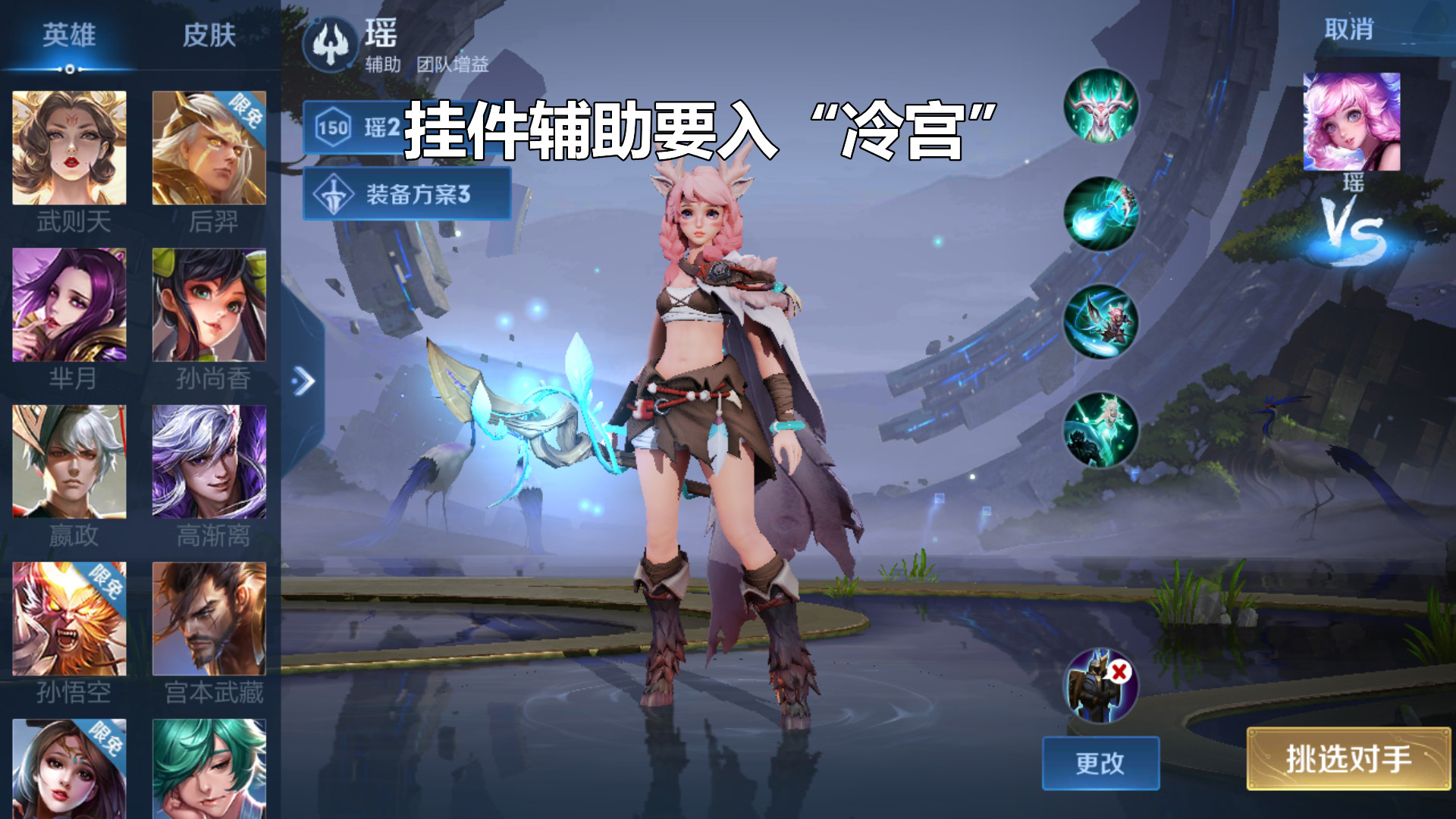Viewport: 1456px width, 819px height.
Task: Select the 孙尚香 hero portrait
Action: pyautogui.click(x=209, y=305)
